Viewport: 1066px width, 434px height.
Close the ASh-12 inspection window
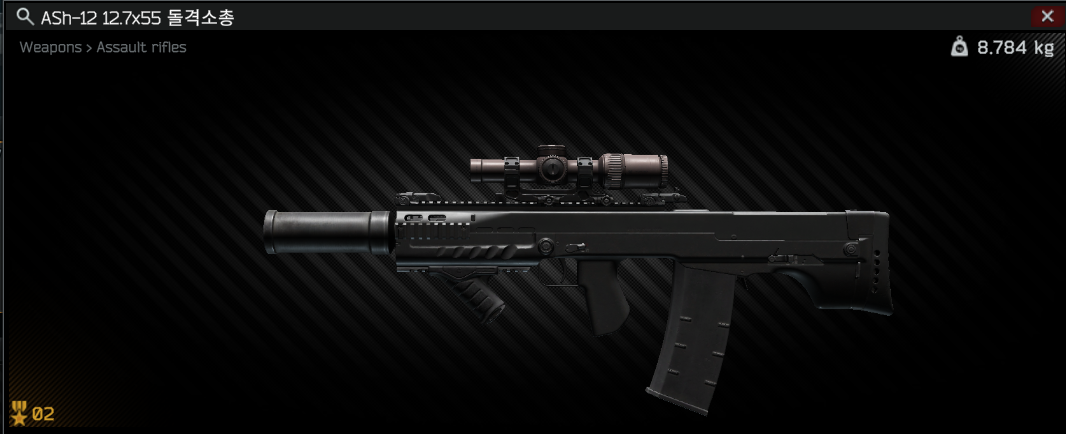[1047, 16]
